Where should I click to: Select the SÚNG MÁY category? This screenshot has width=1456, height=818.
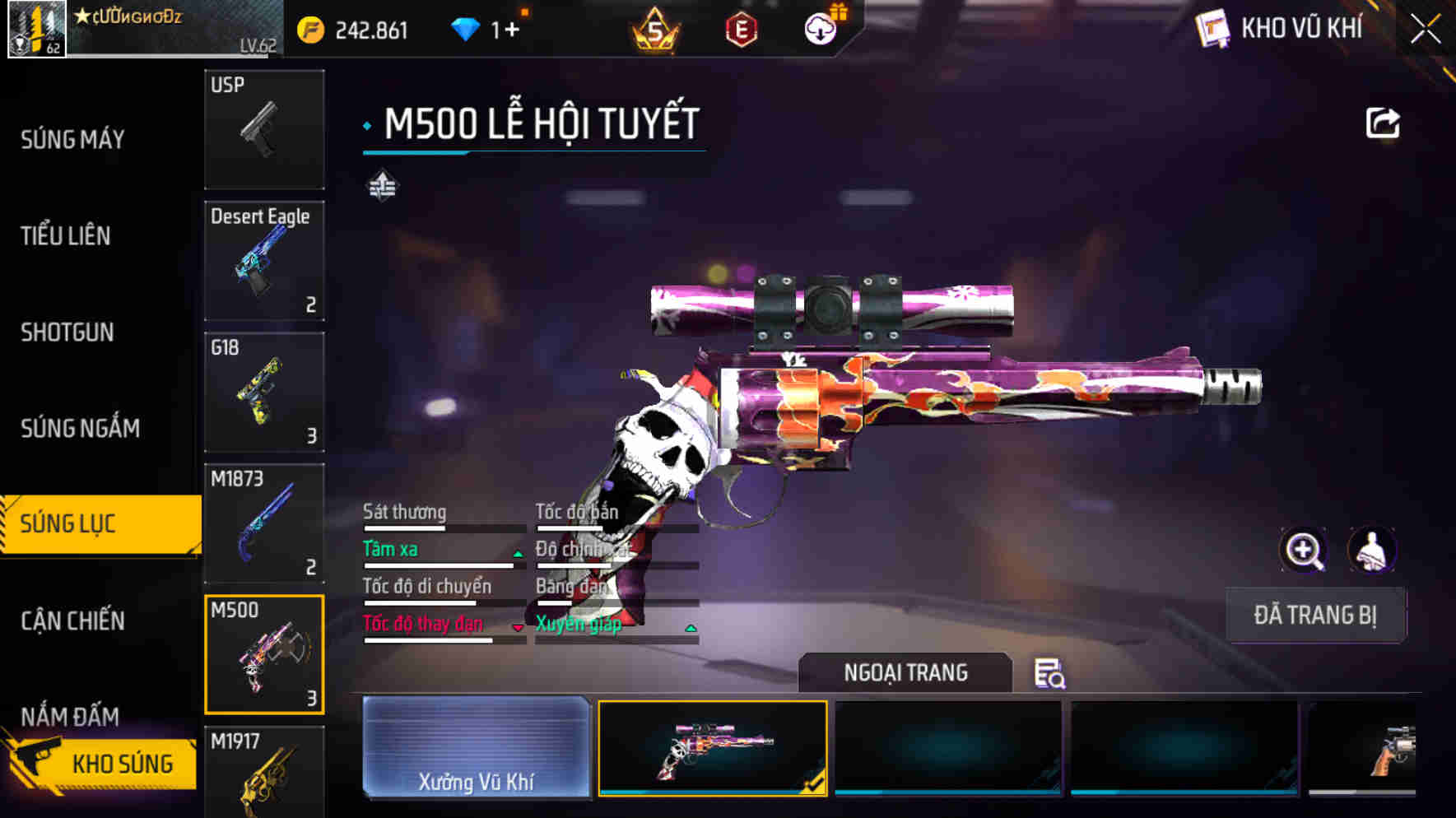pos(70,140)
